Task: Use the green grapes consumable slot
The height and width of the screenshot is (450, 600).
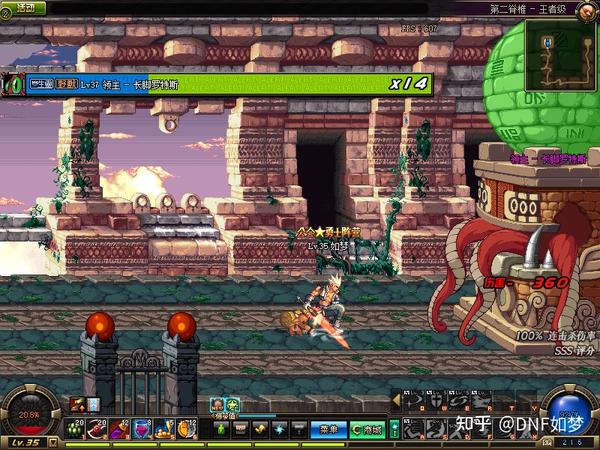Action: click(x=78, y=428)
